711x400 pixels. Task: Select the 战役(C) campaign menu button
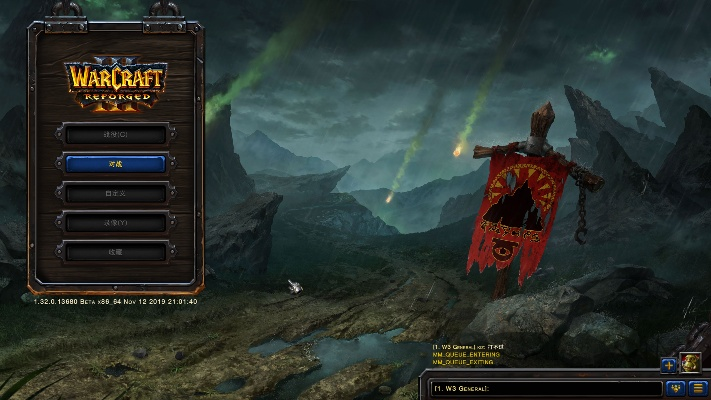[x=115, y=134]
